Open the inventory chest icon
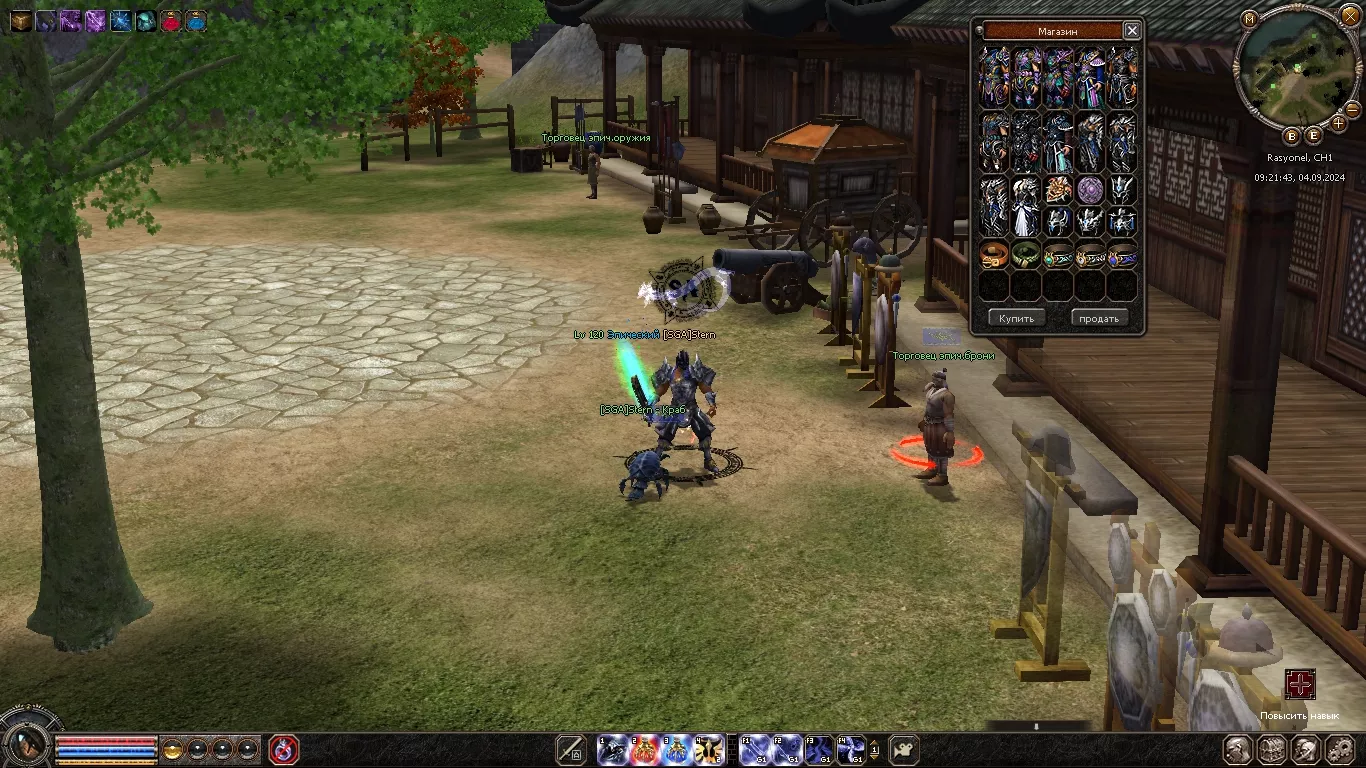 1272,749
